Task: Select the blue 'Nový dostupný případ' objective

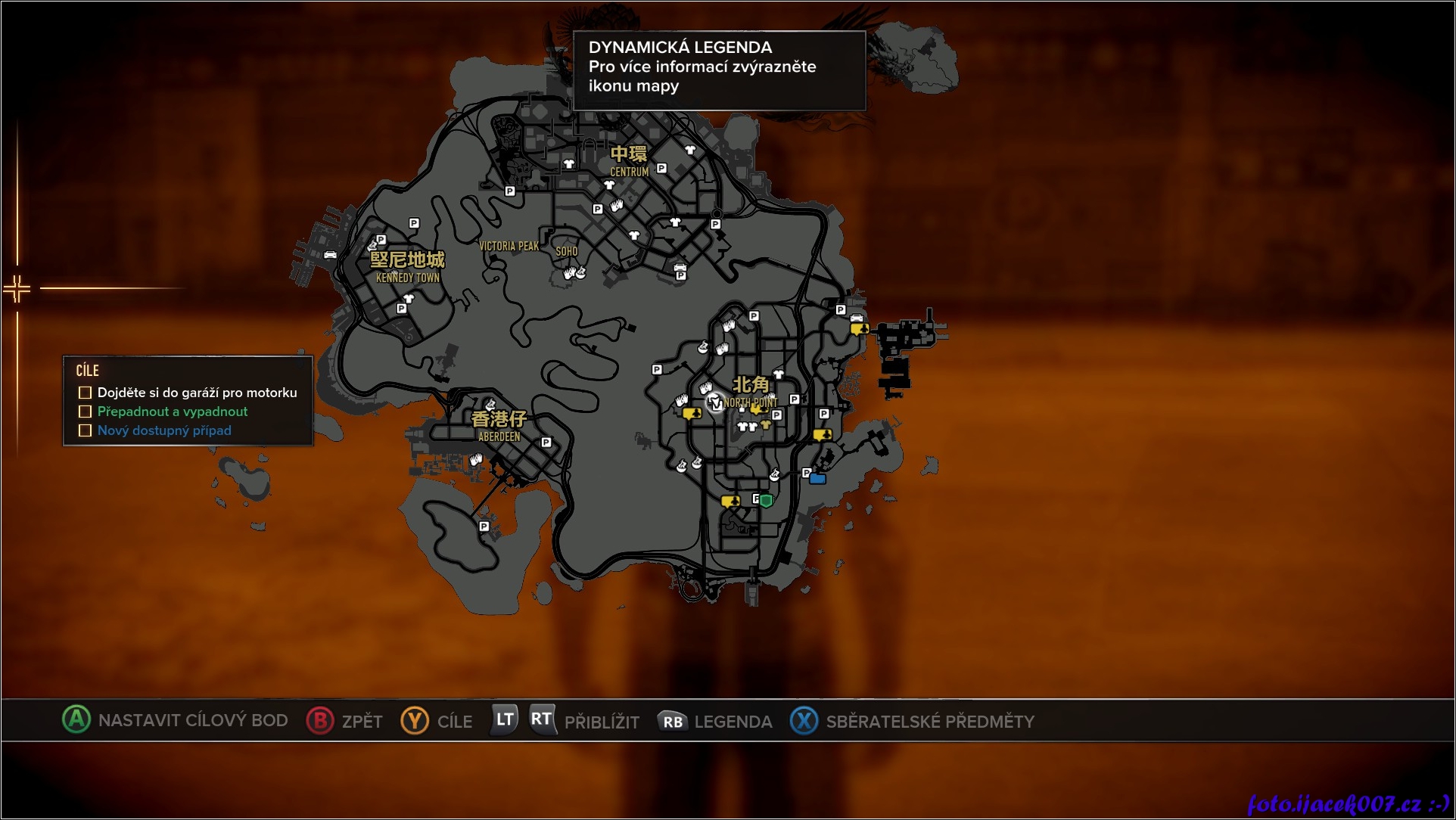Action: (x=164, y=430)
